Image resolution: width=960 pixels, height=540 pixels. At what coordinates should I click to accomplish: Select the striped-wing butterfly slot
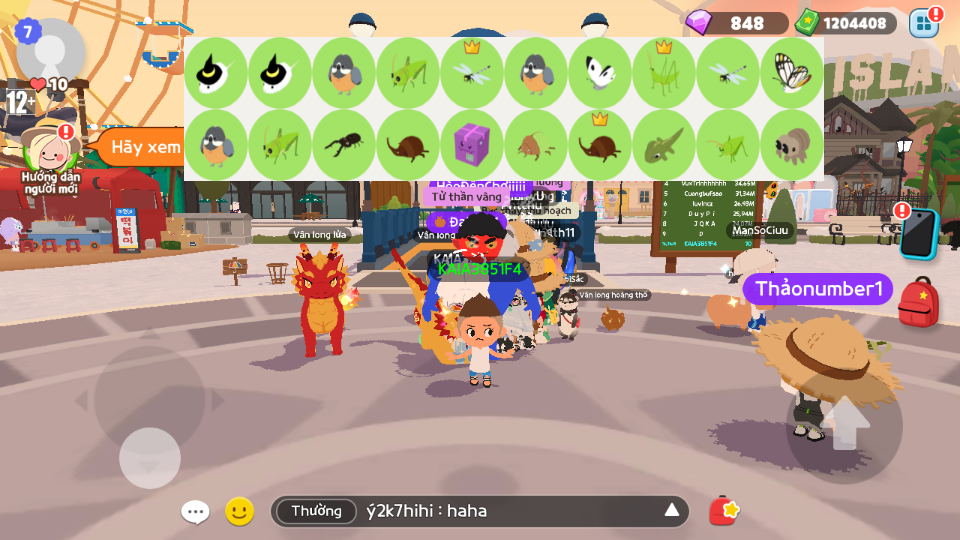pyautogui.click(x=792, y=73)
